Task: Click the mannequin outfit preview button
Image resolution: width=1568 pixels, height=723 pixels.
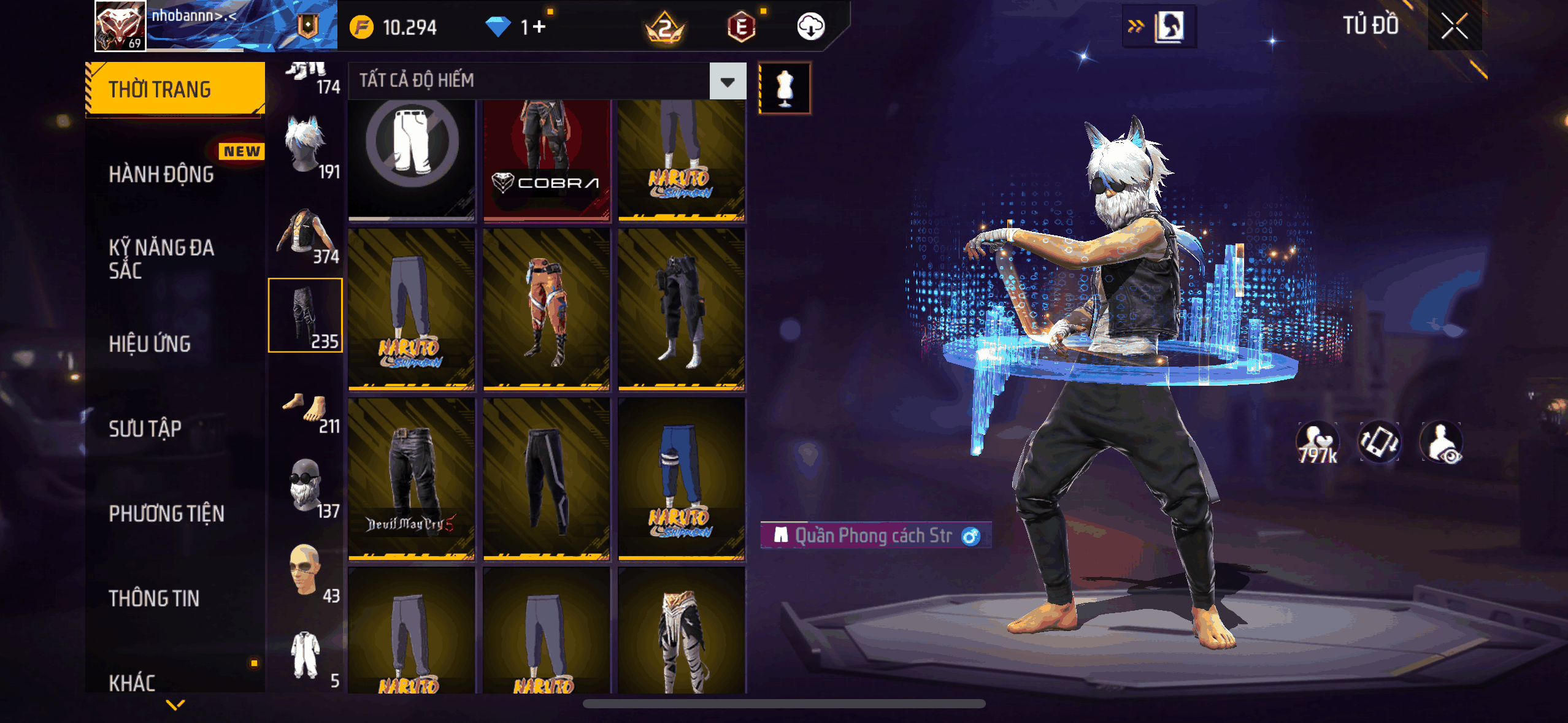Action: coord(785,88)
